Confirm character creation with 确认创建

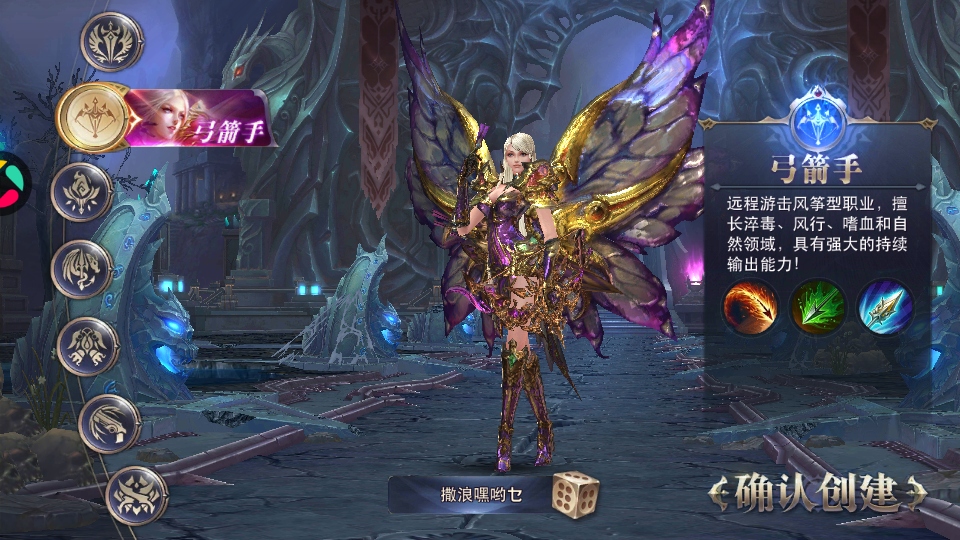pyautogui.click(x=816, y=492)
